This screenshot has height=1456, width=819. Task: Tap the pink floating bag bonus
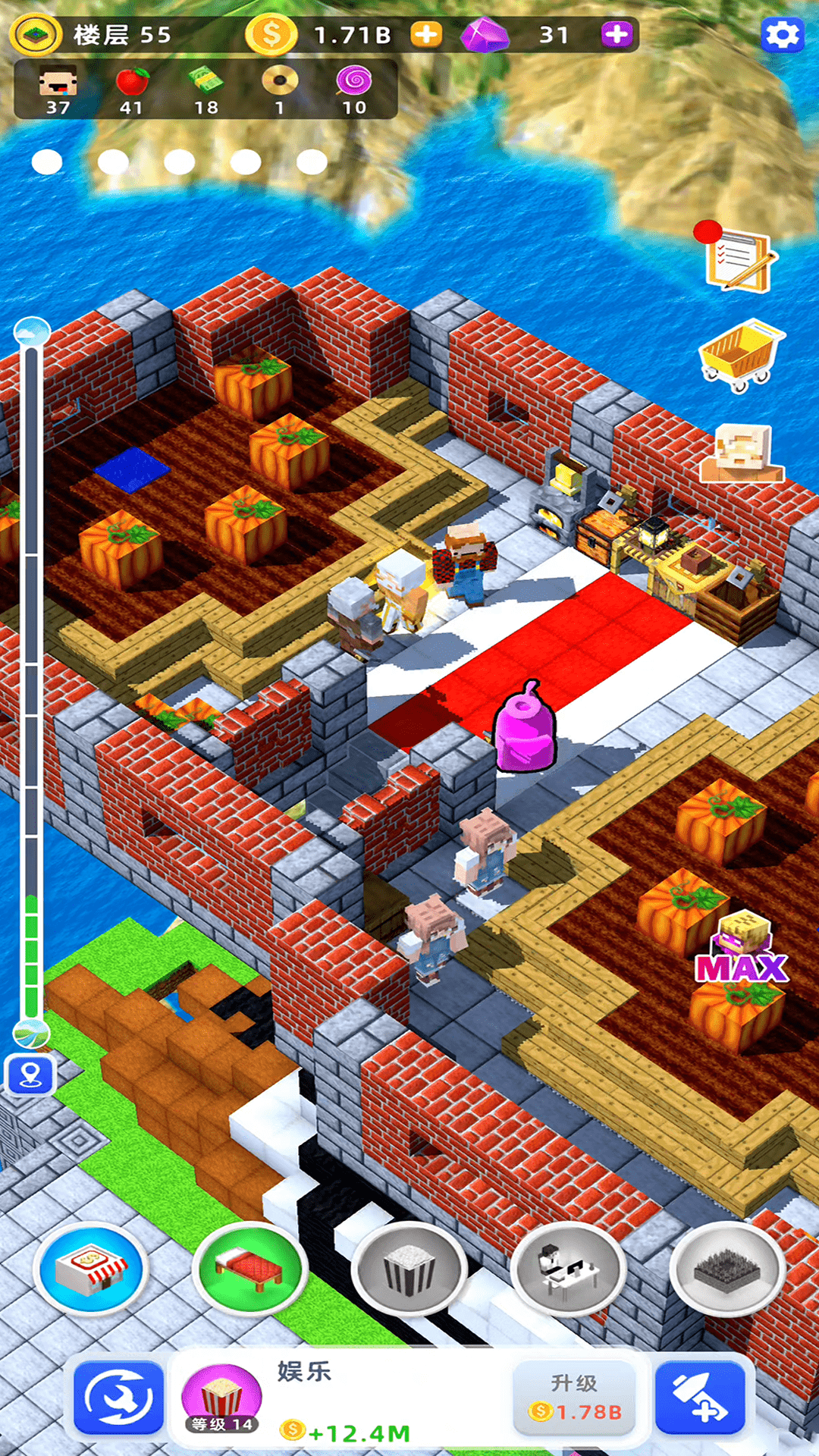click(x=525, y=726)
